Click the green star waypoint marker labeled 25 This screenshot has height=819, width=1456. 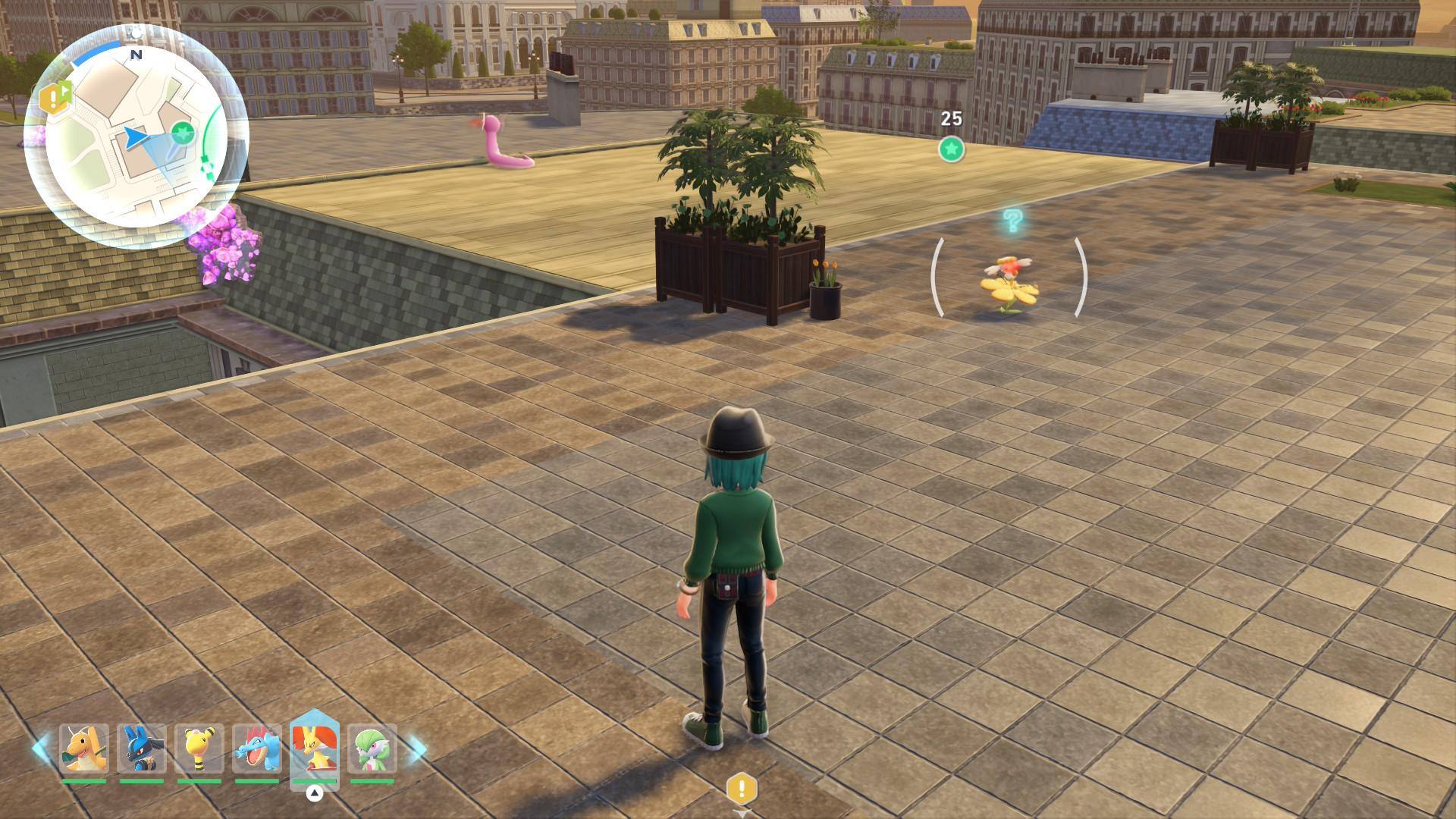[951, 149]
